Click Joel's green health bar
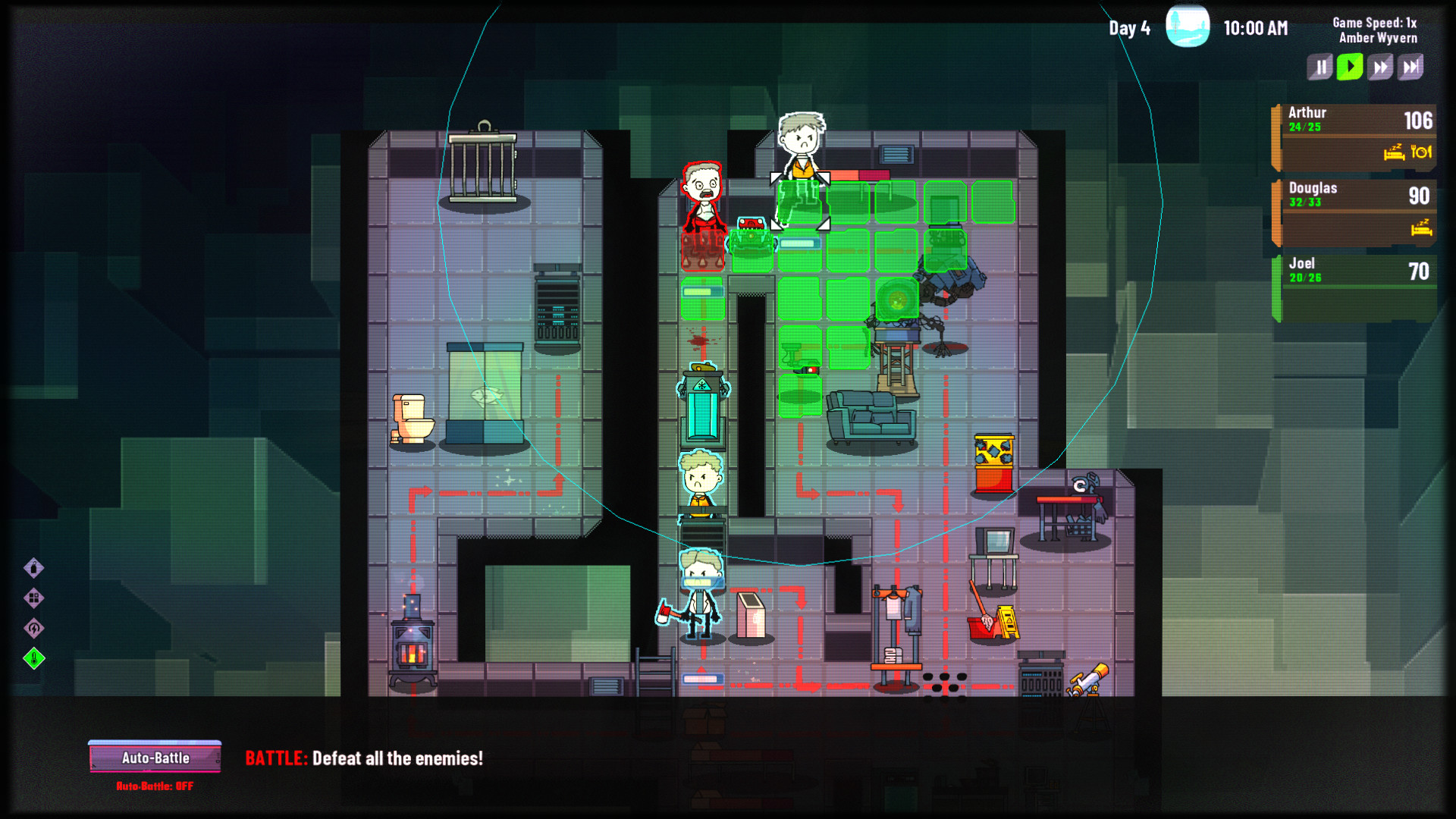The image size is (1456, 819). point(1277,281)
